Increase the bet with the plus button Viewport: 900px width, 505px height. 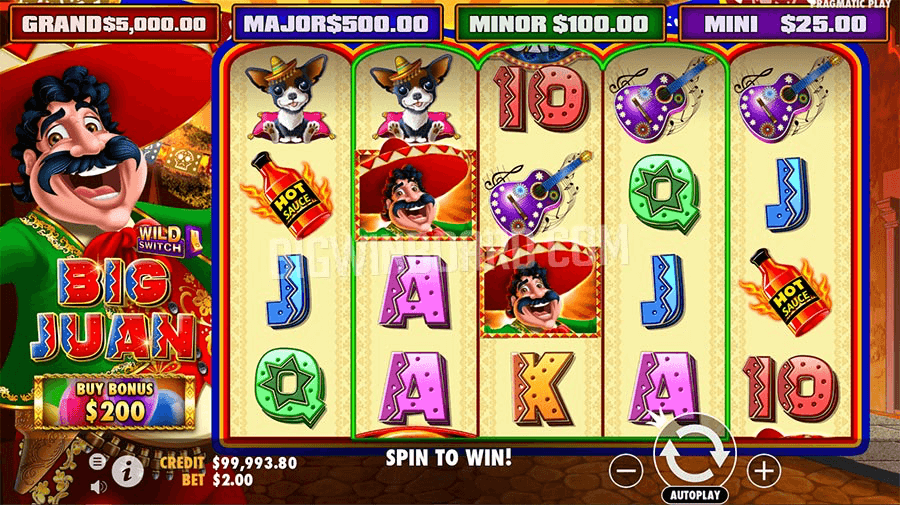point(763,470)
